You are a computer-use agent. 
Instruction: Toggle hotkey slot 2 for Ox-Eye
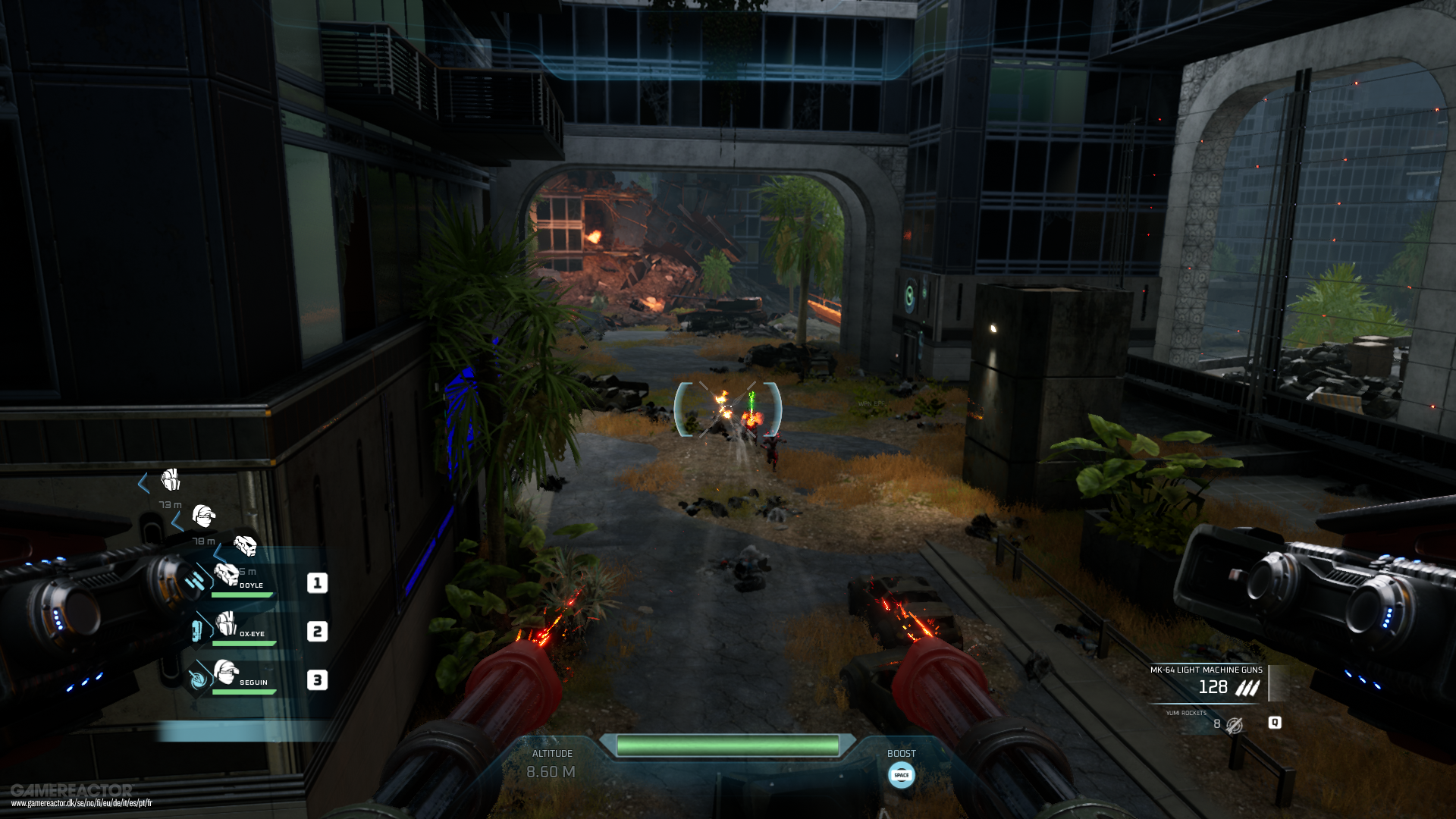pyautogui.click(x=317, y=632)
